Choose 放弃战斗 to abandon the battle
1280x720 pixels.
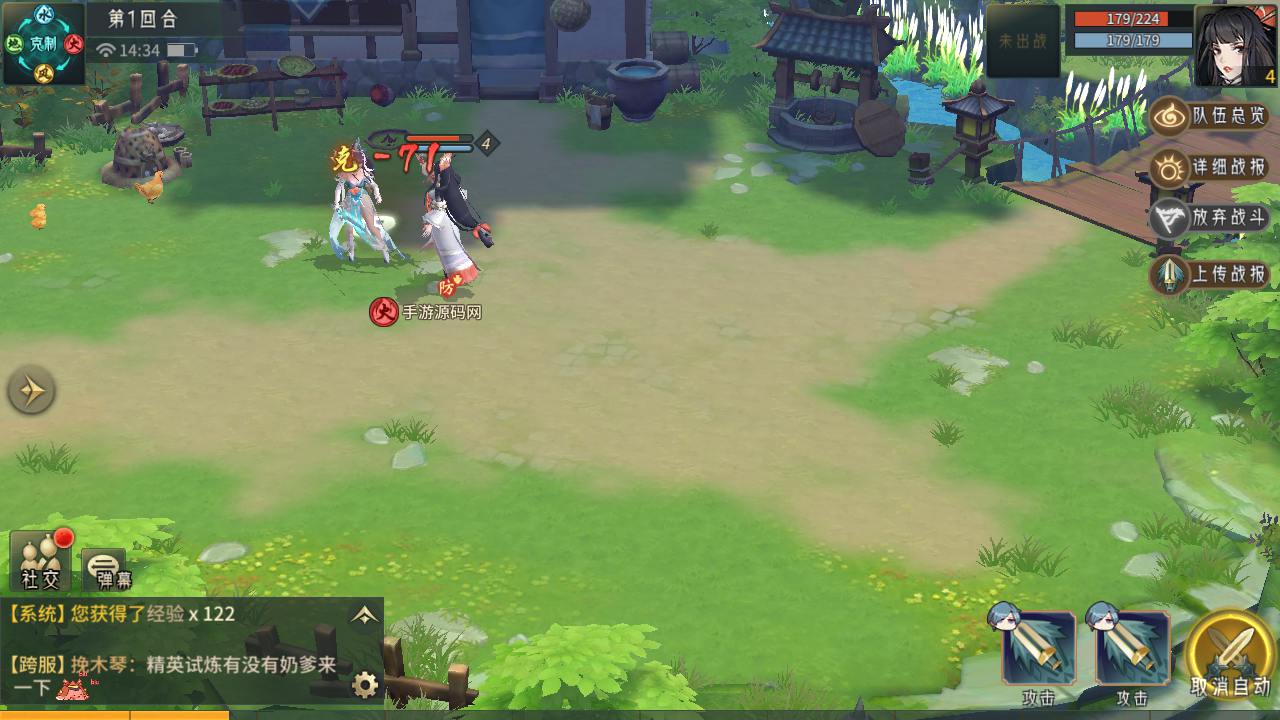coord(1210,219)
